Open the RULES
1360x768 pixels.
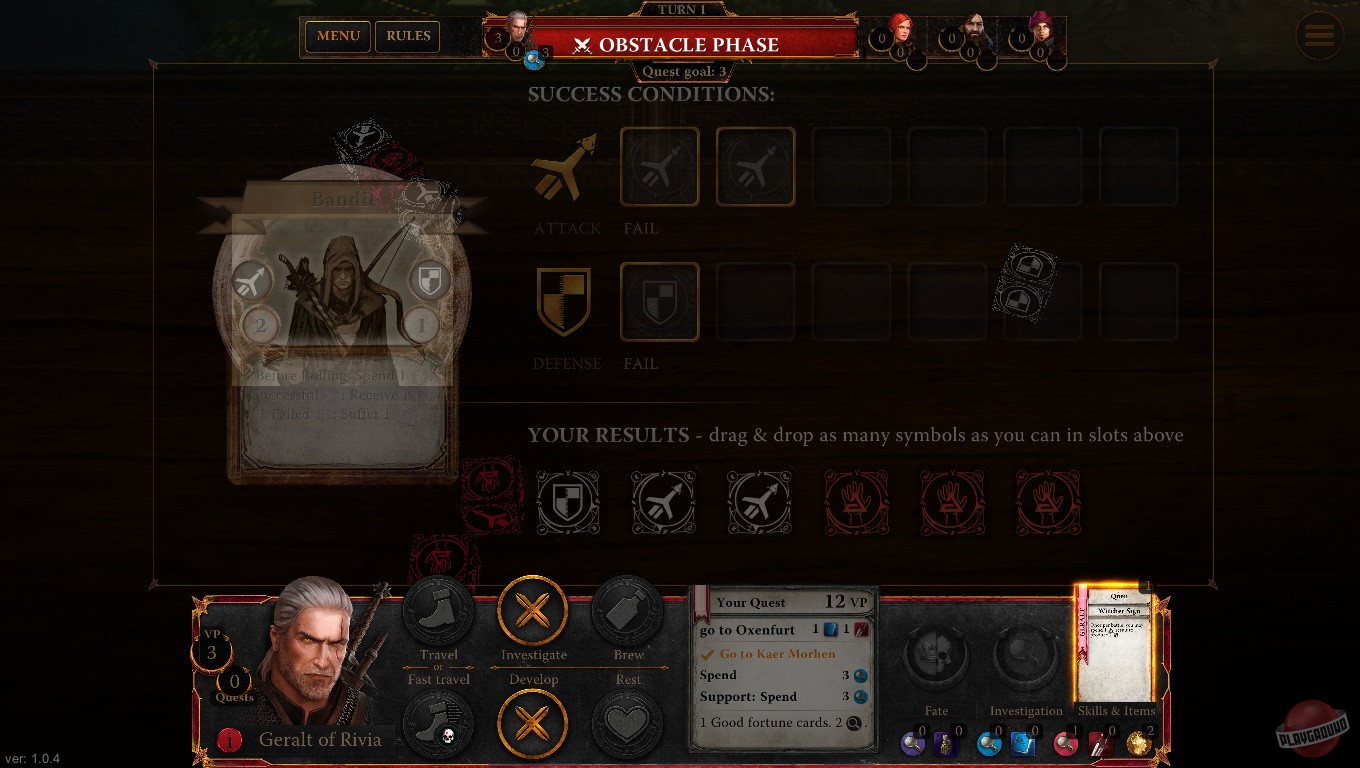pyautogui.click(x=407, y=36)
